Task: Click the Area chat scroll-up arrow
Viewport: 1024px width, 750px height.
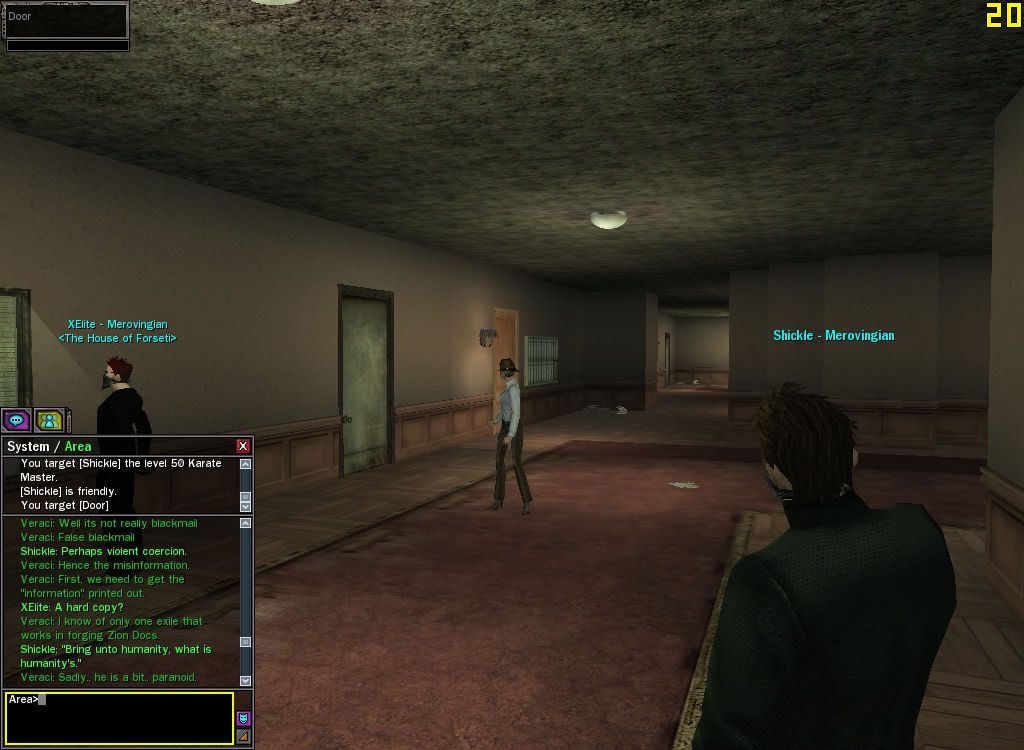Action: (x=246, y=523)
